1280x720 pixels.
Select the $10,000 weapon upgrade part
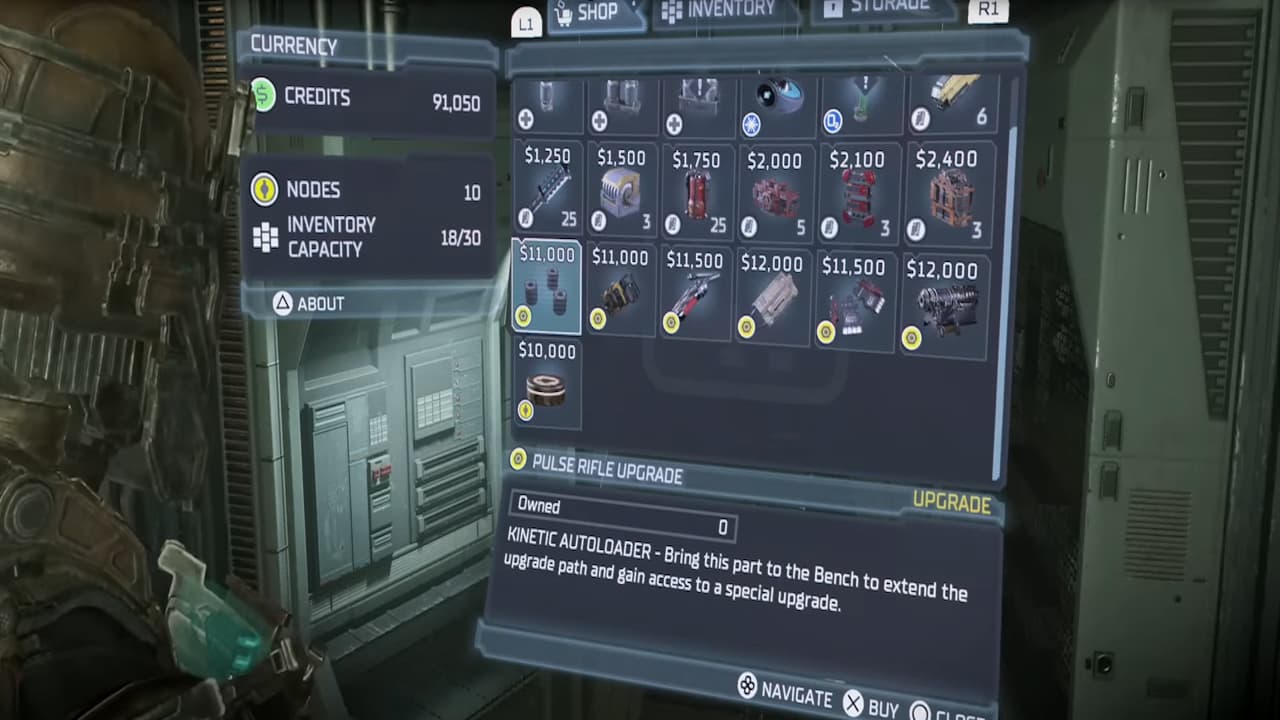click(547, 385)
